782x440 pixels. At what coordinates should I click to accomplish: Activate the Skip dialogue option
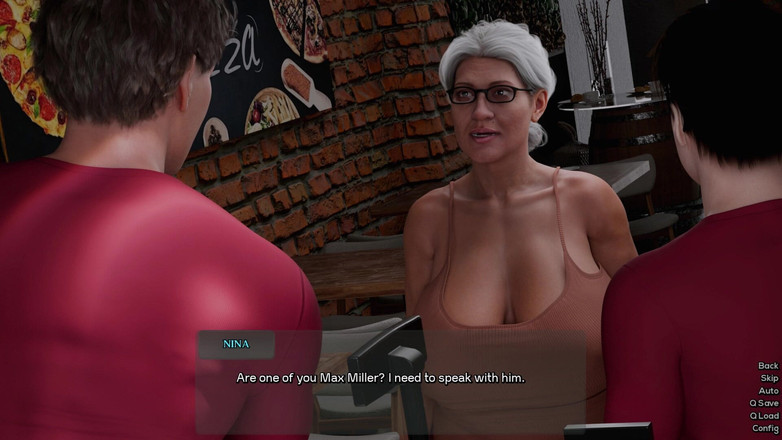(x=768, y=378)
